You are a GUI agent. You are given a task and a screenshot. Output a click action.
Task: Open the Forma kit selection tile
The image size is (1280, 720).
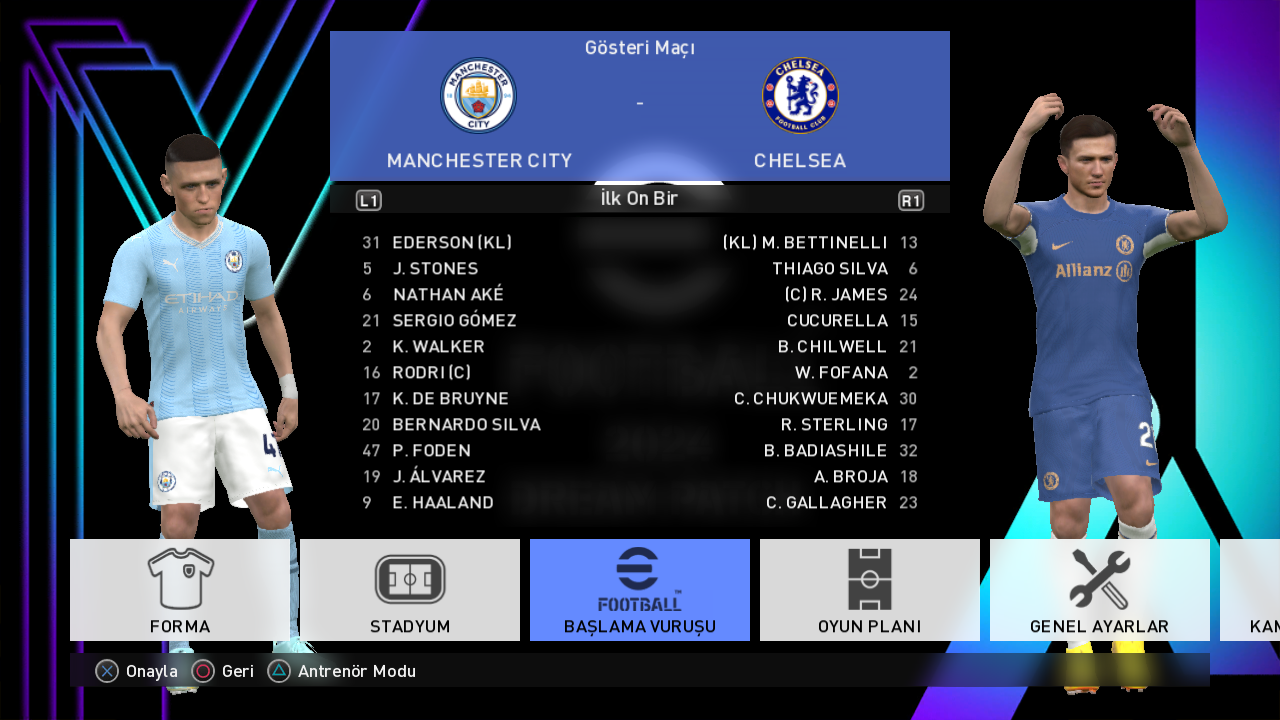[x=180, y=590]
